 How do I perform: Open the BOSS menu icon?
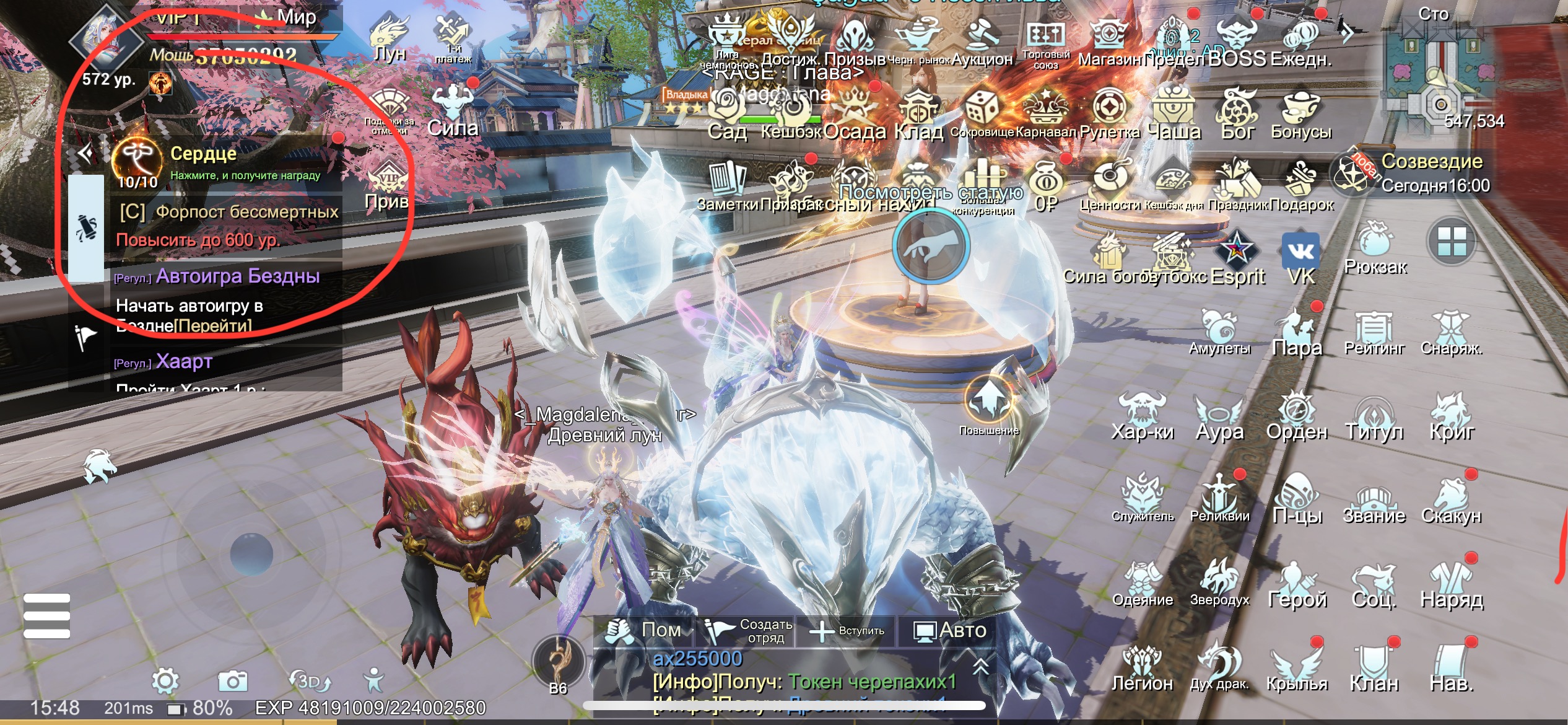(1237, 41)
